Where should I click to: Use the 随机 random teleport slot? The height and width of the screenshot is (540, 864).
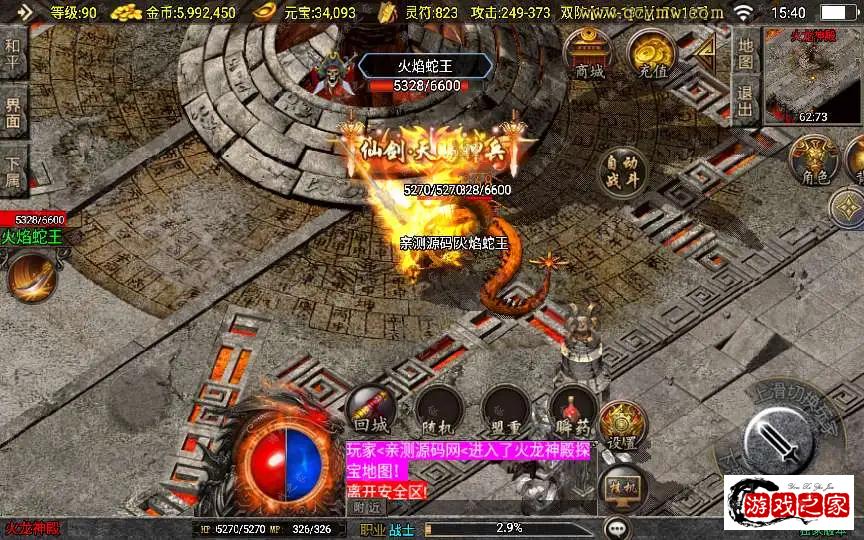point(439,409)
